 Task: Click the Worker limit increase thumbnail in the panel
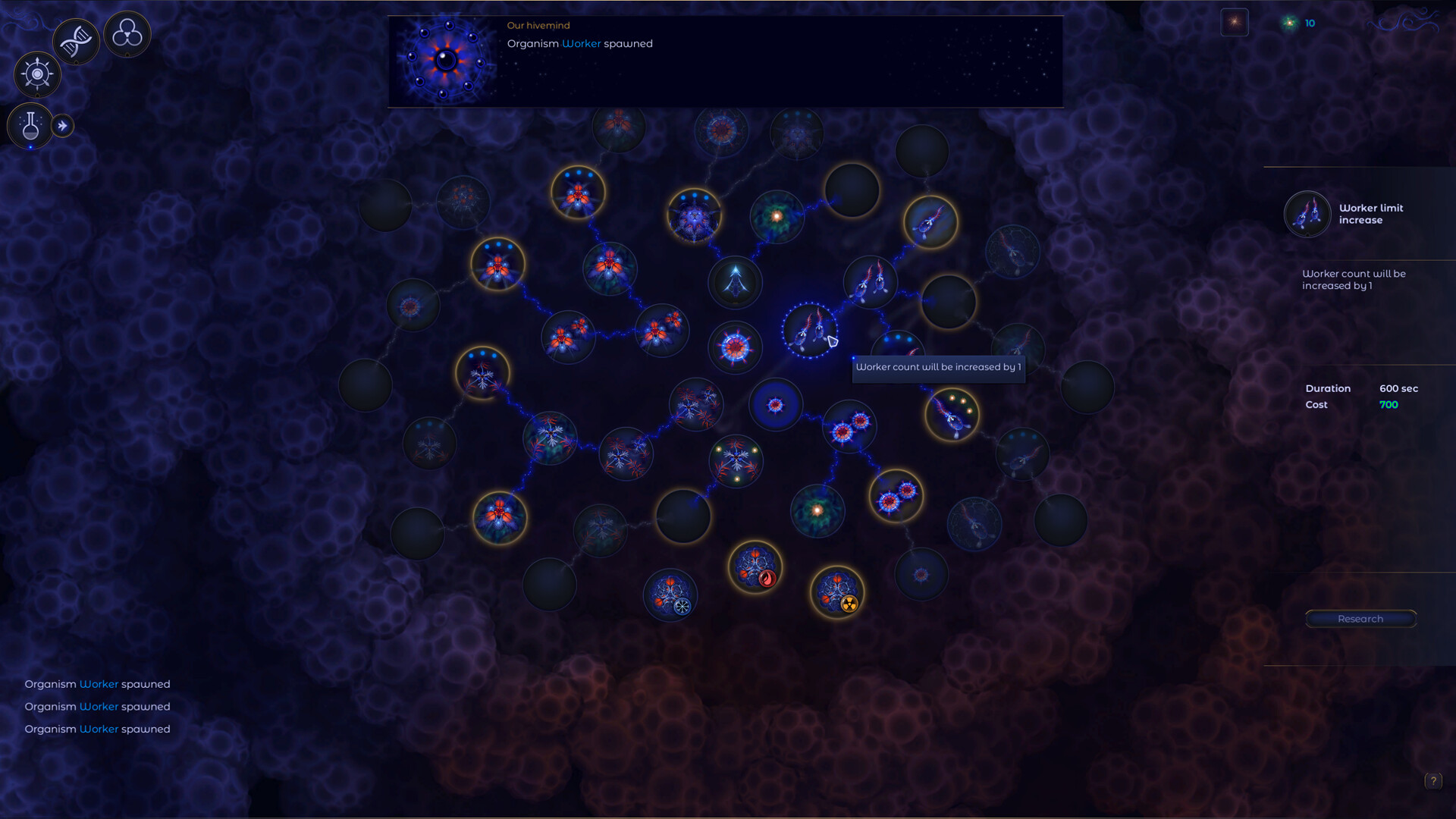pyautogui.click(x=1307, y=214)
